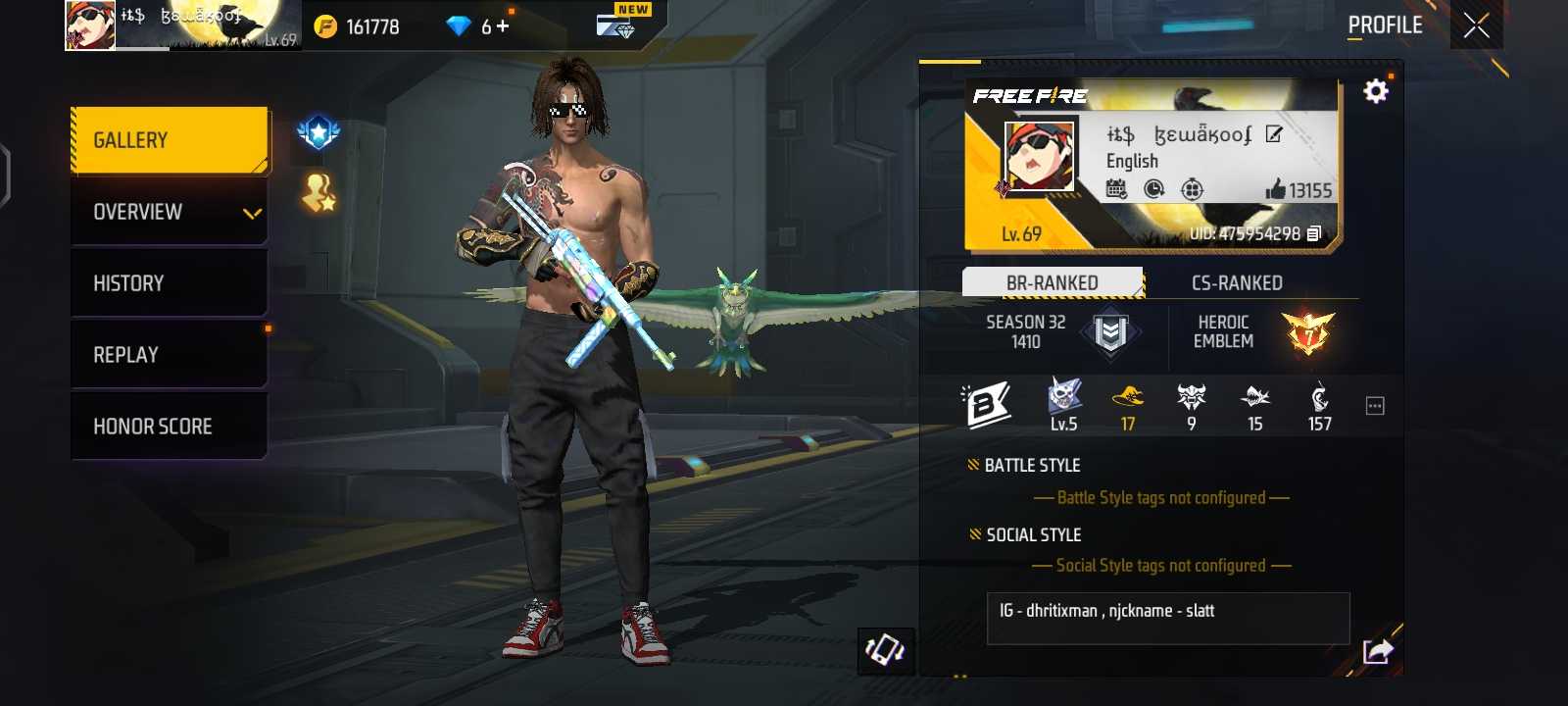Open the three-dot more badges button
Screen dimensions: 1568x706
(x=1375, y=406)
